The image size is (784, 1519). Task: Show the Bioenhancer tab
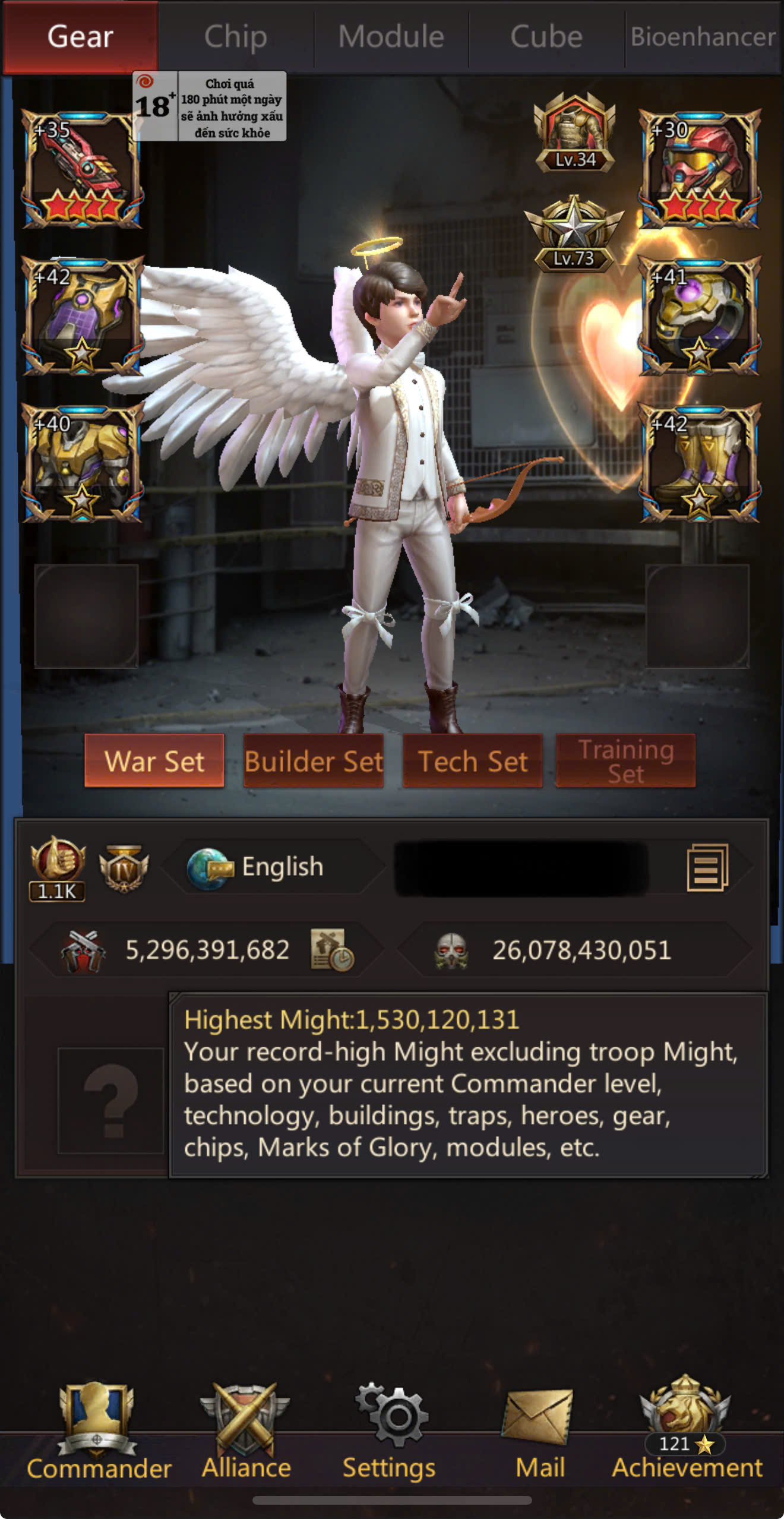pyautogui.click(x=703, y=37)
